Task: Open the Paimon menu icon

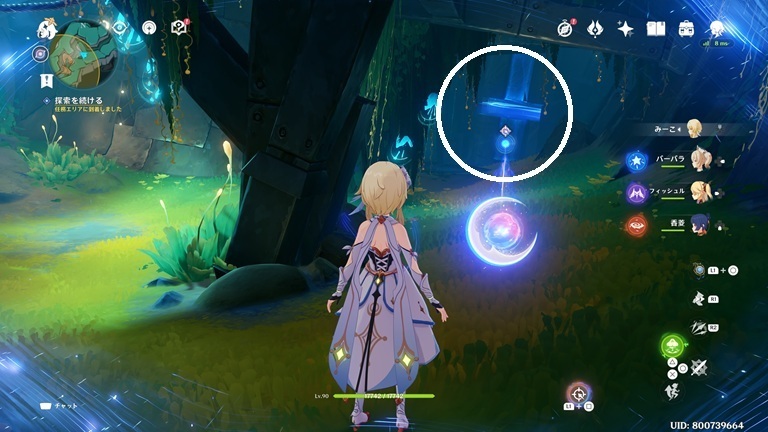Action: pos(46,28)
